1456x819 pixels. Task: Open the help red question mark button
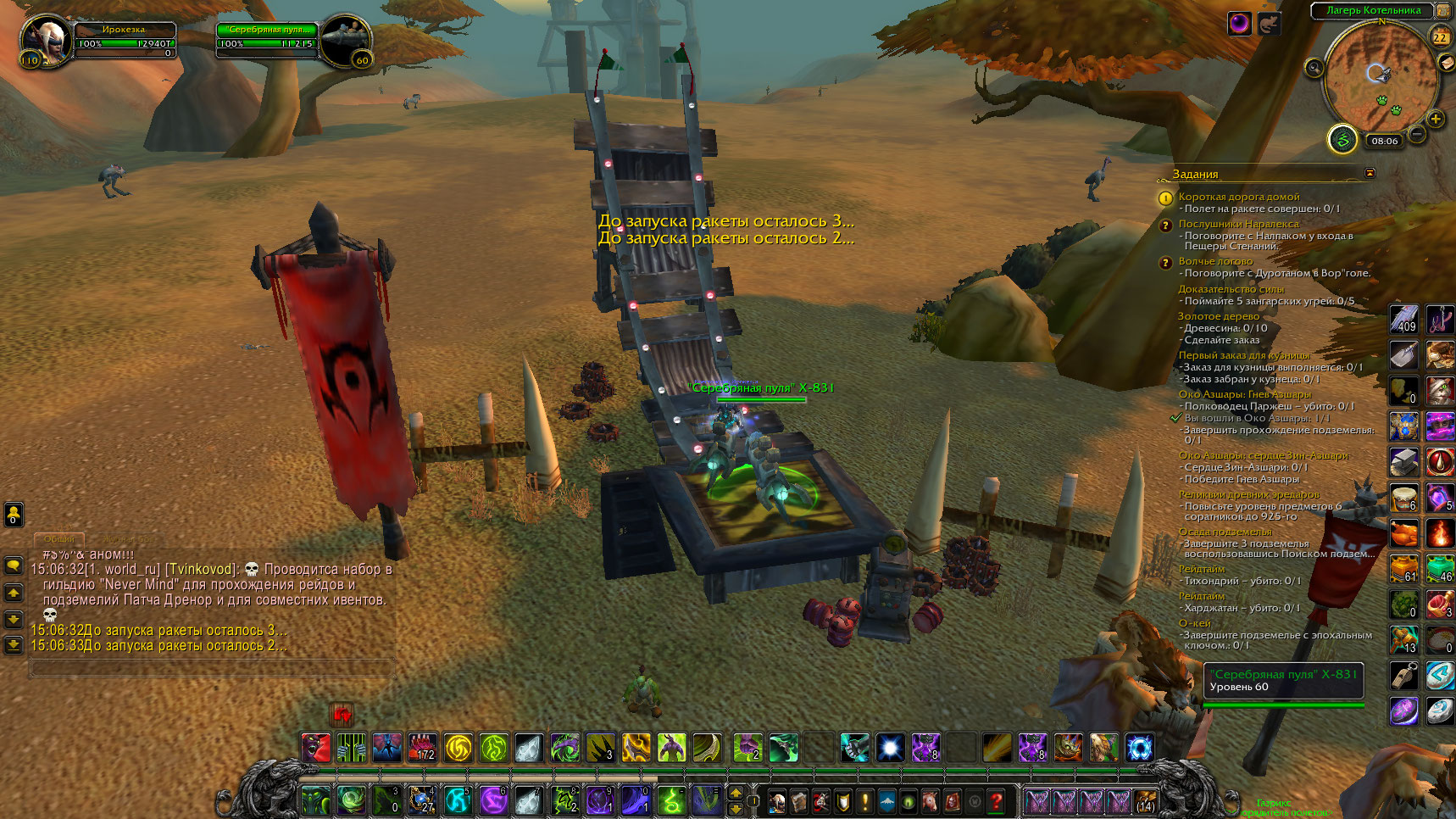click(x=997, y=799)
